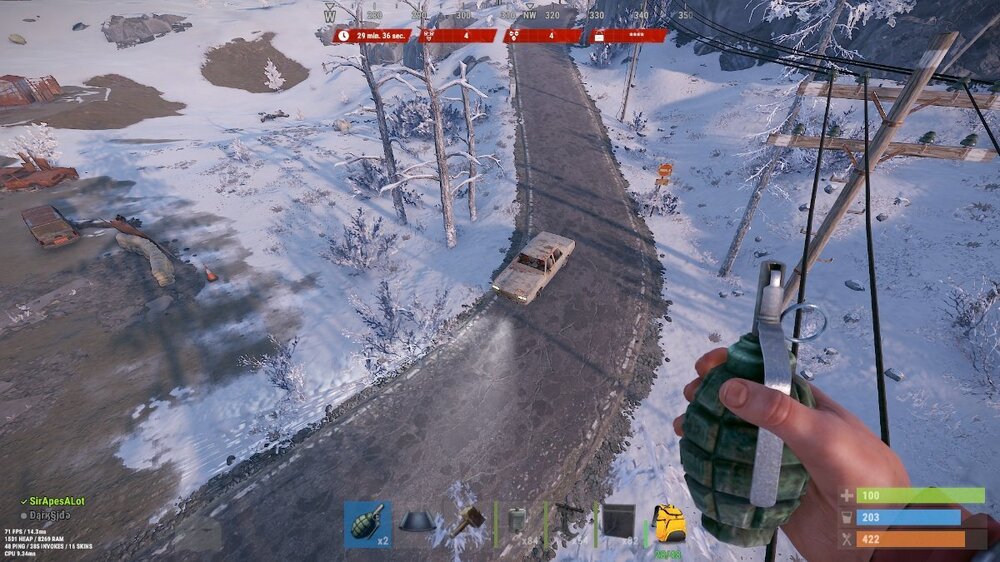Viewport: 1000px width, 562px height.
Task: Choose the dark square item slot
Action: (618, 523)
